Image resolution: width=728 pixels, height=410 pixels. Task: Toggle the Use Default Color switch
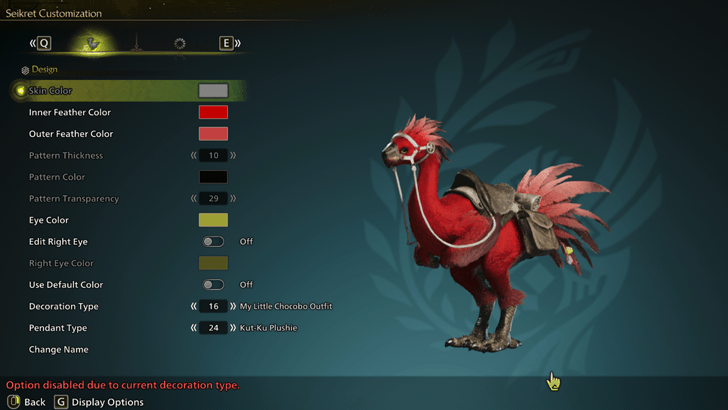point(213,285)
